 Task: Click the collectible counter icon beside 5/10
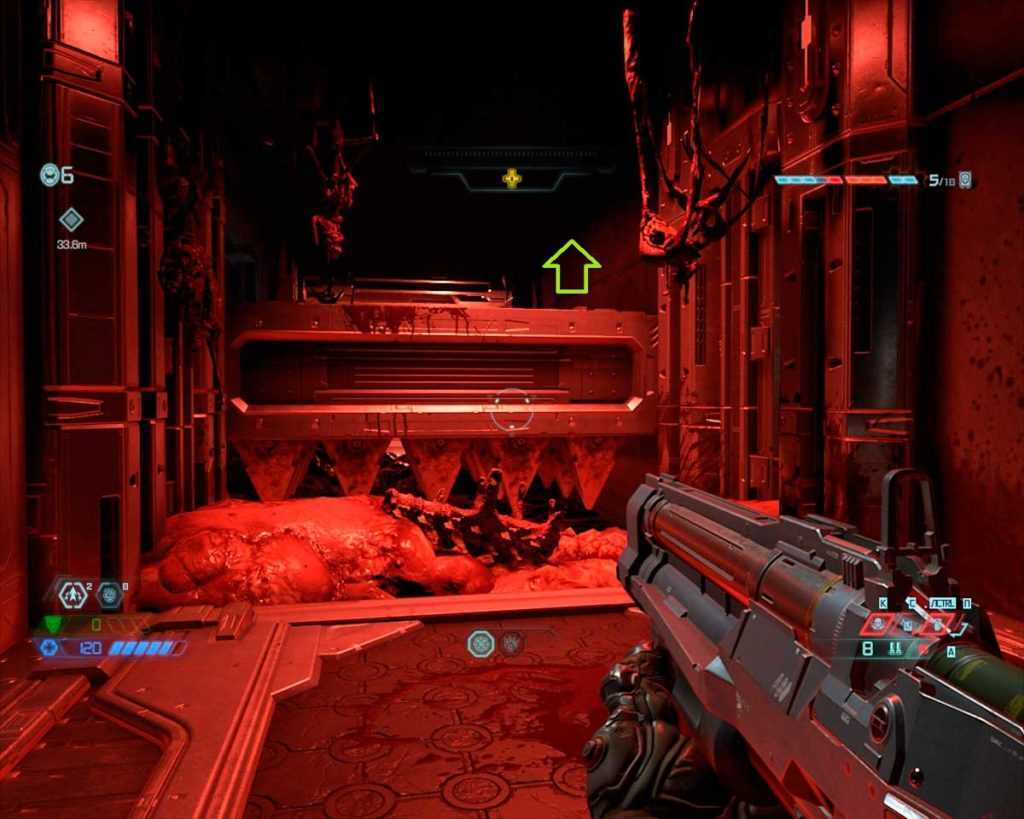[x=964, y=180]
